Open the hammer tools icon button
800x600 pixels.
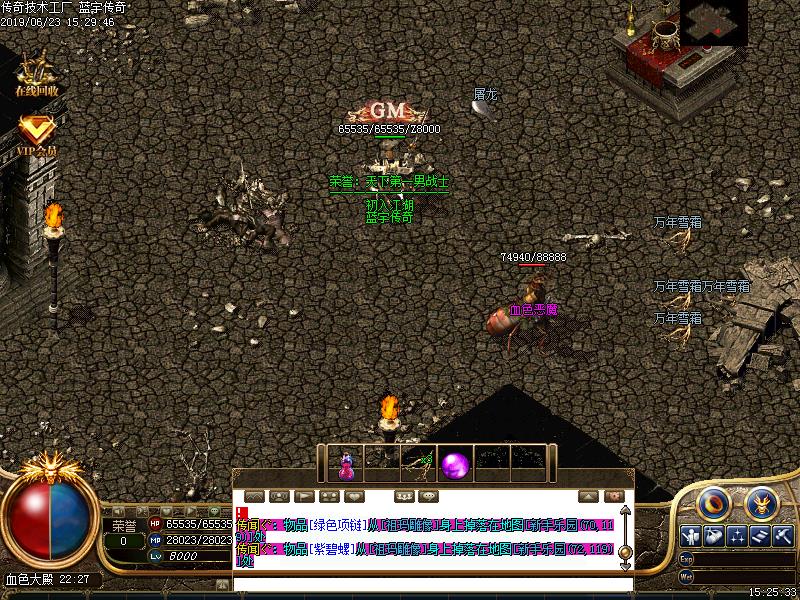click(783, 536)
